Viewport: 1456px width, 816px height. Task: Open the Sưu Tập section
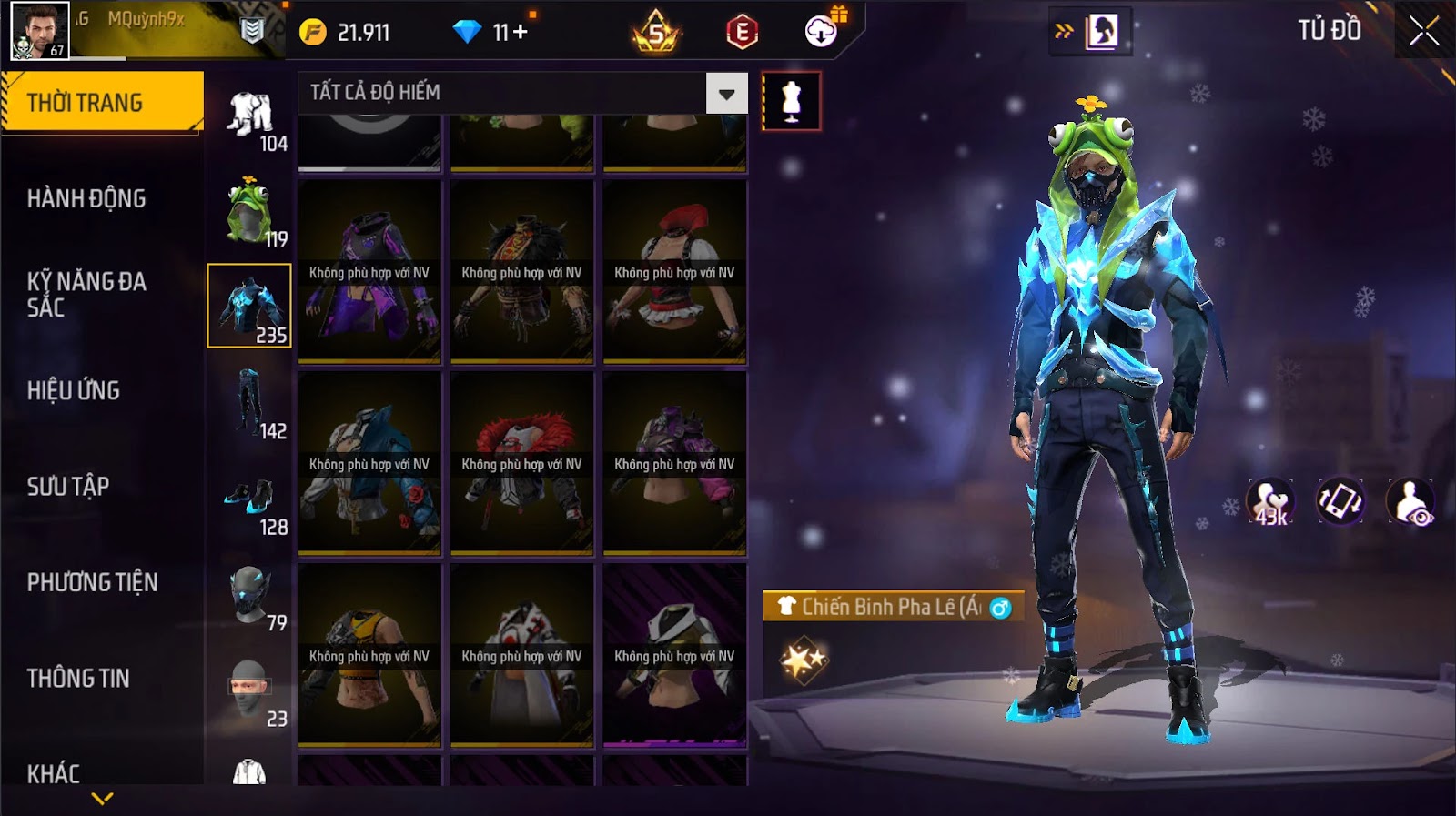(x=68, y=486)
